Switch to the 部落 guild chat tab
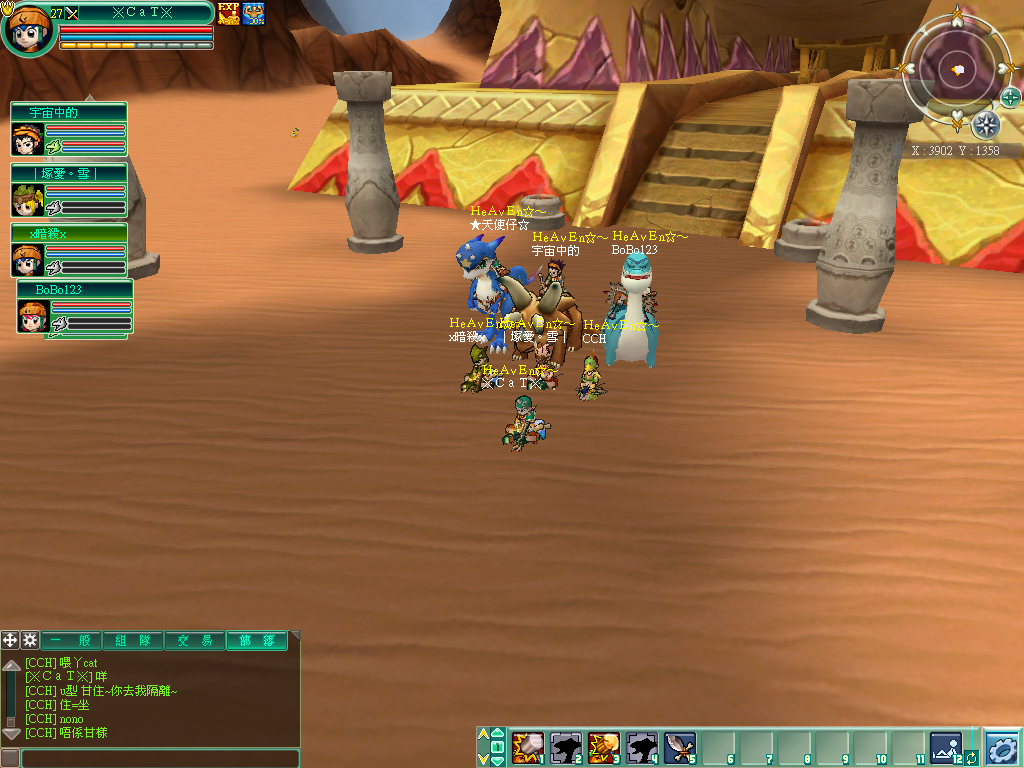Viewport: 1024px width, 768px height. point(255,640)
